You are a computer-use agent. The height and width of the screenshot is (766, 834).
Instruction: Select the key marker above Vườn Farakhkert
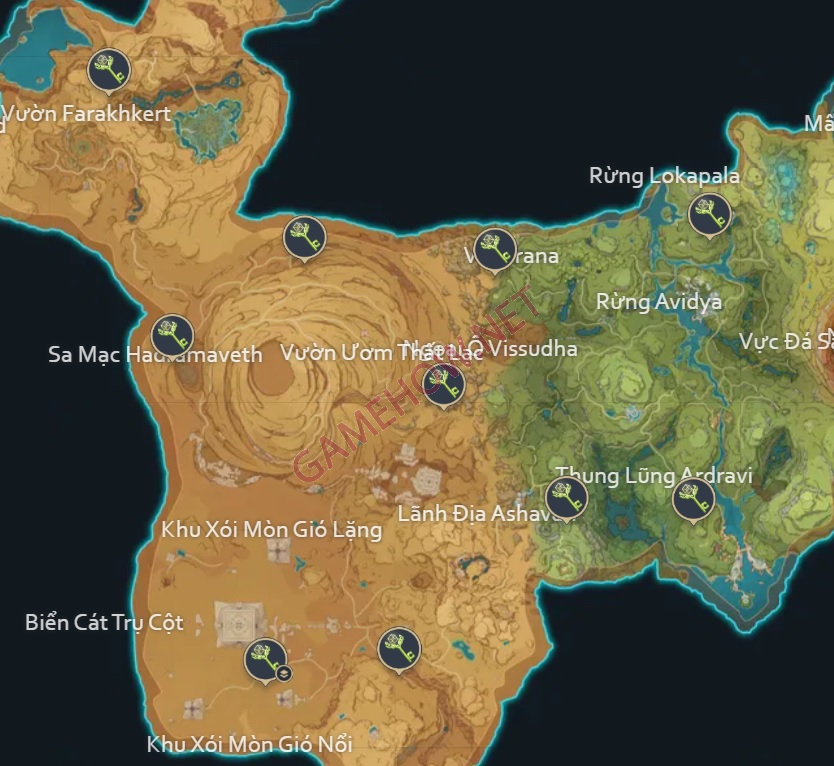109,69
